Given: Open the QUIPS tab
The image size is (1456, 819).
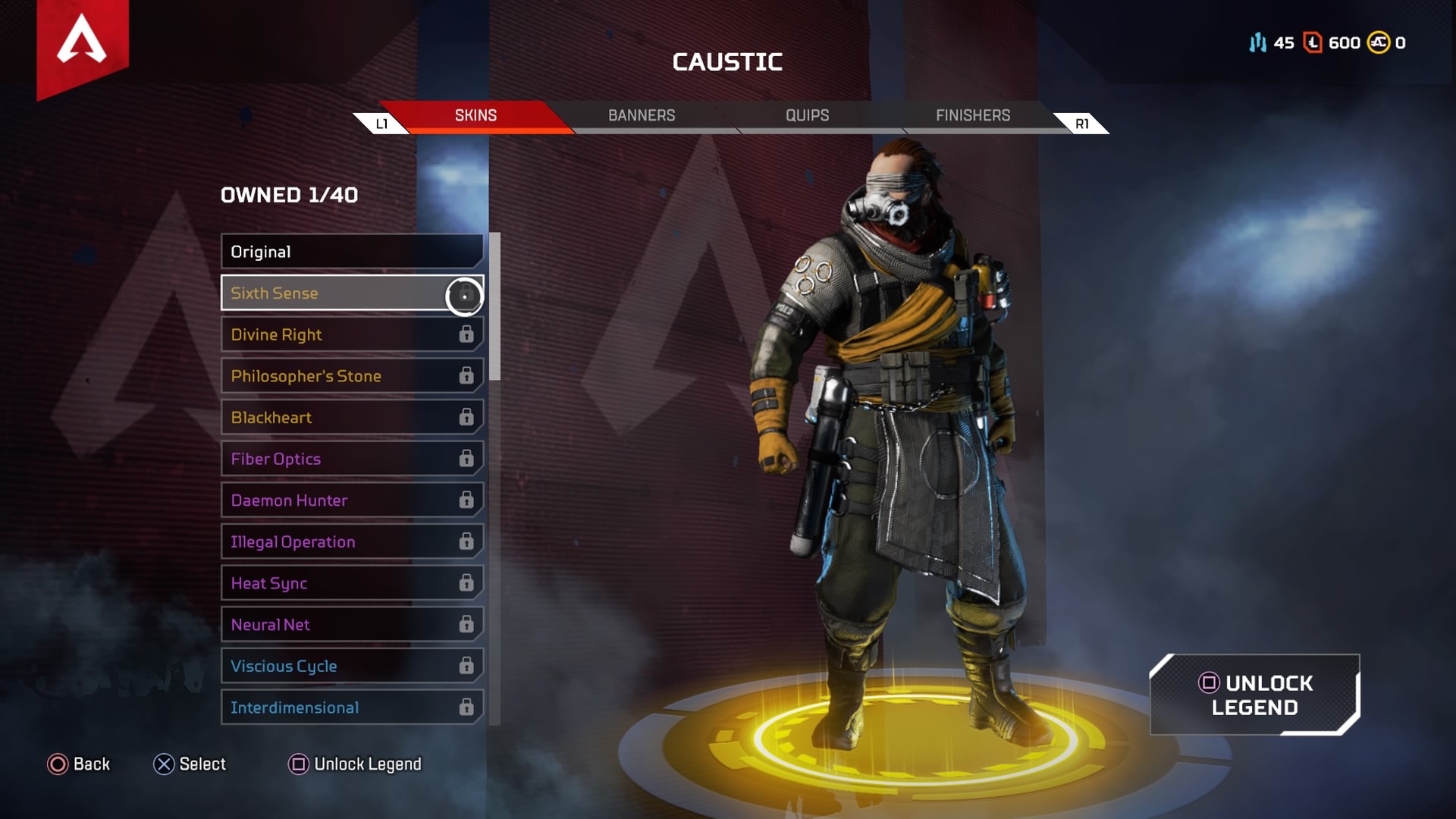Looking at the screenshot, I should (807, 115).
